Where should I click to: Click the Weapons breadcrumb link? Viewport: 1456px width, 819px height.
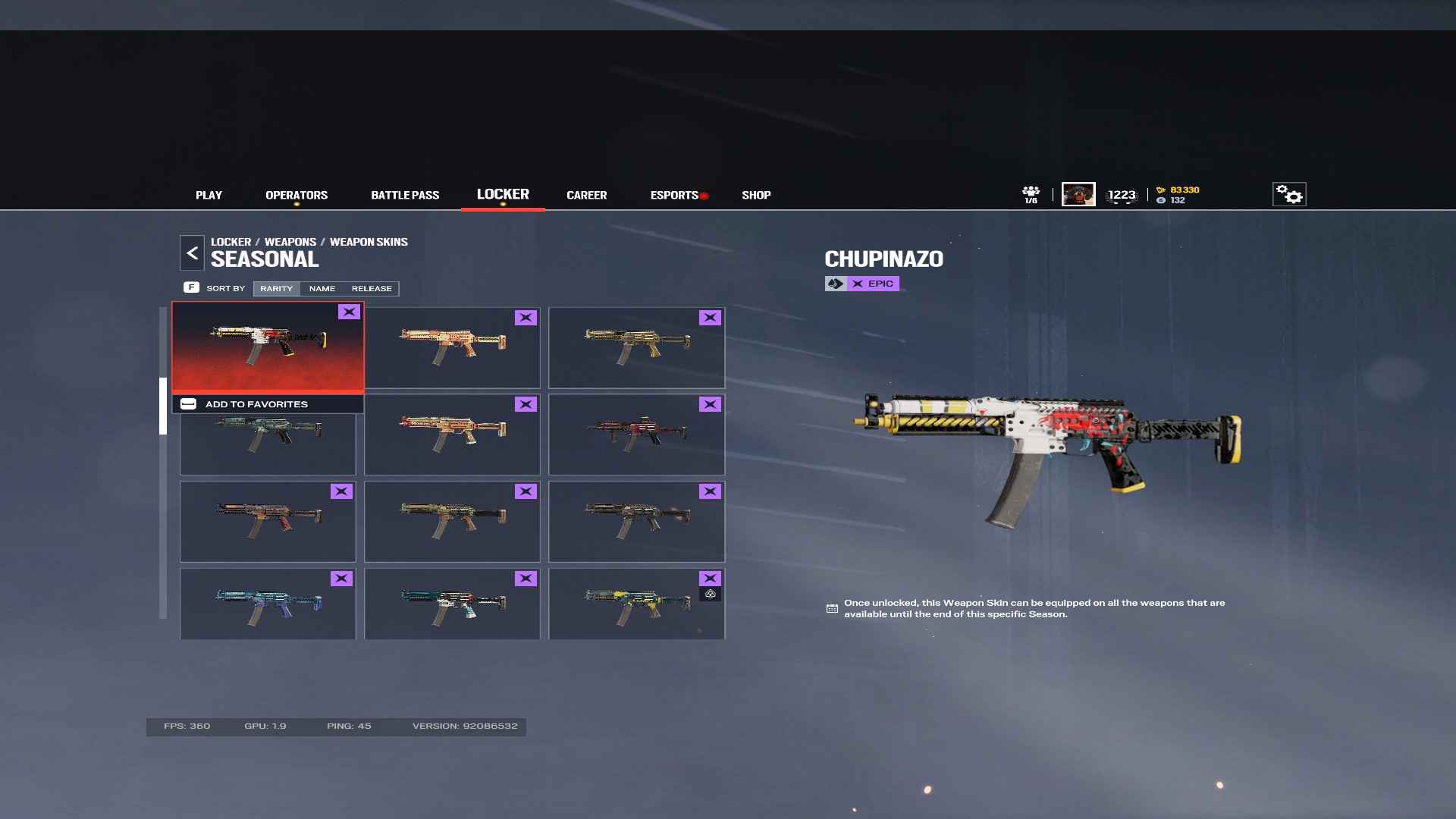point(290,242)
